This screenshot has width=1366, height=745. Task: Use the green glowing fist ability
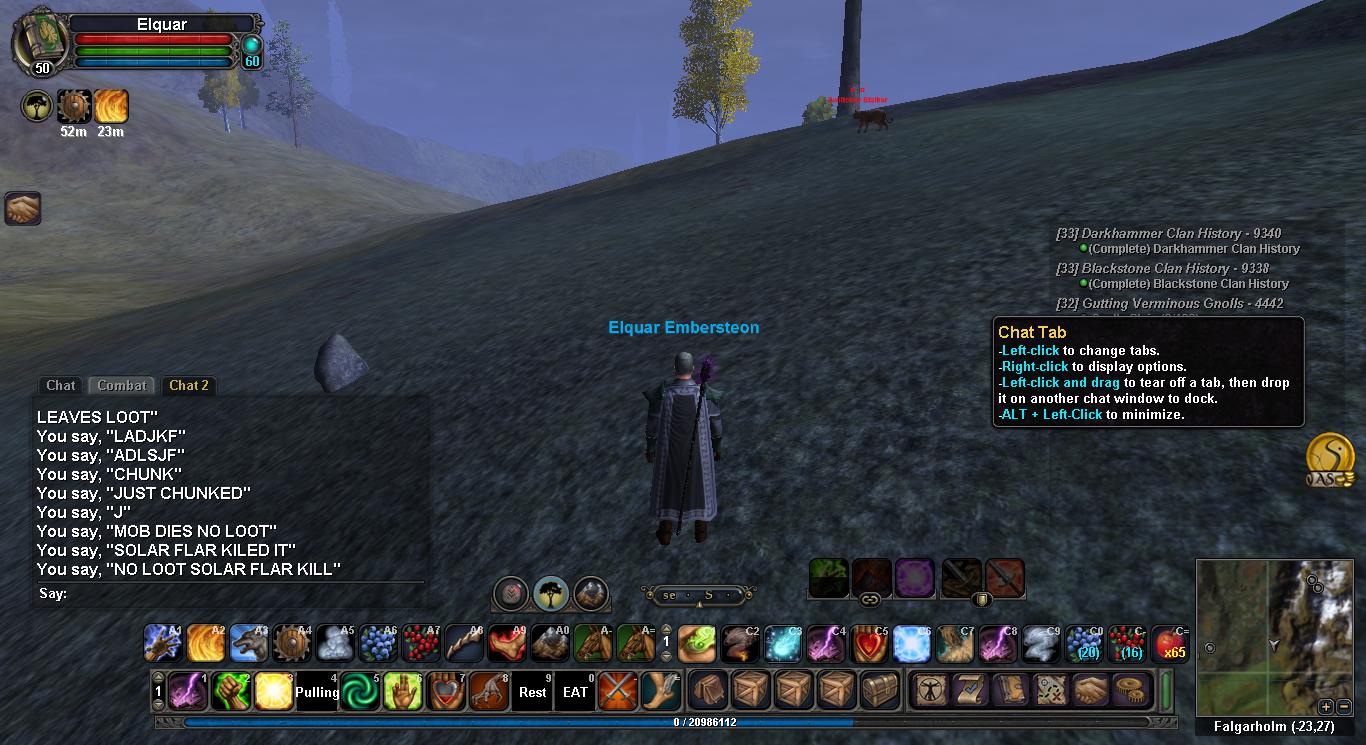(x=230, y=692)
